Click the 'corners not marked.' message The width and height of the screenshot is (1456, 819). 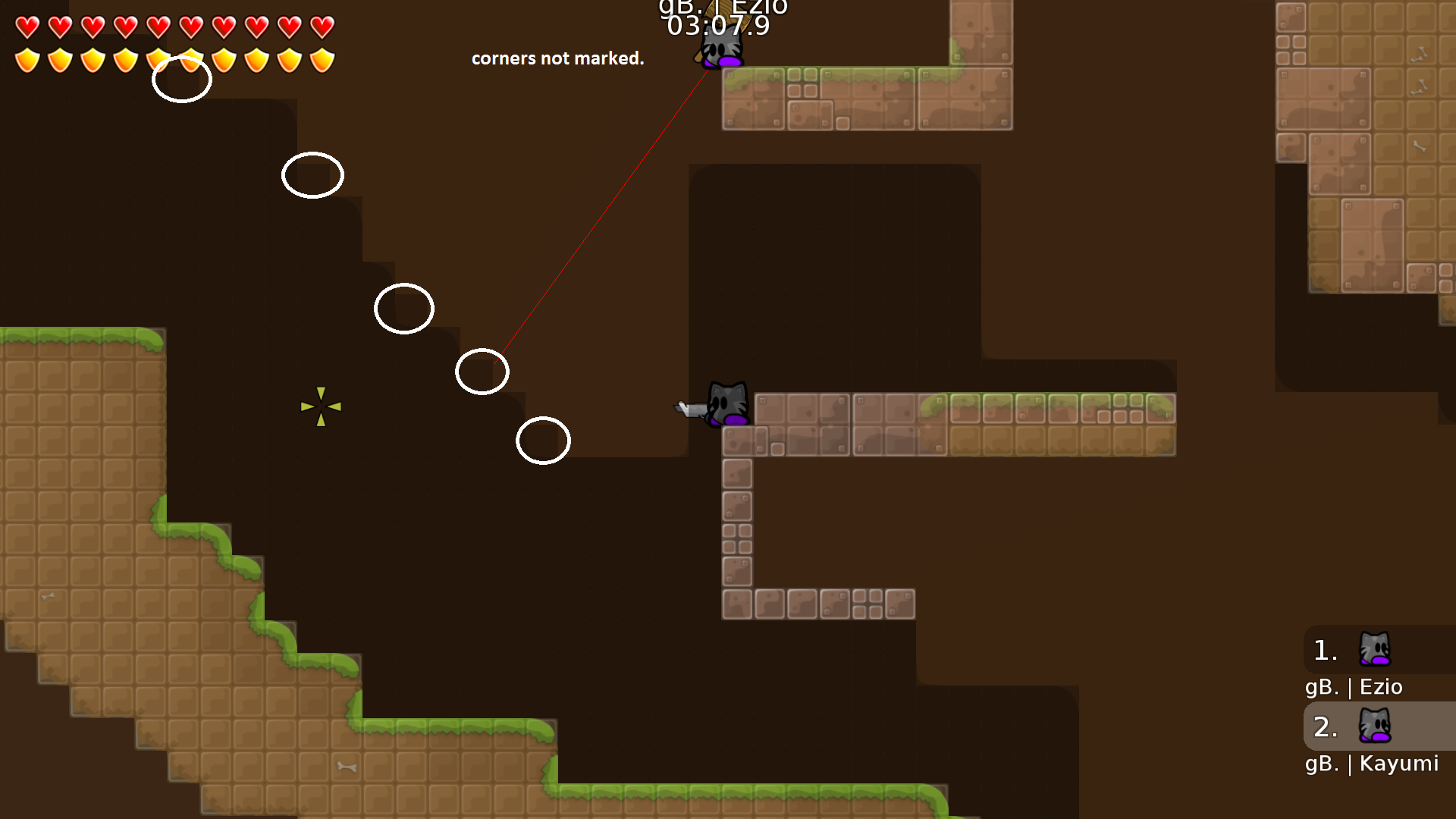558,58
